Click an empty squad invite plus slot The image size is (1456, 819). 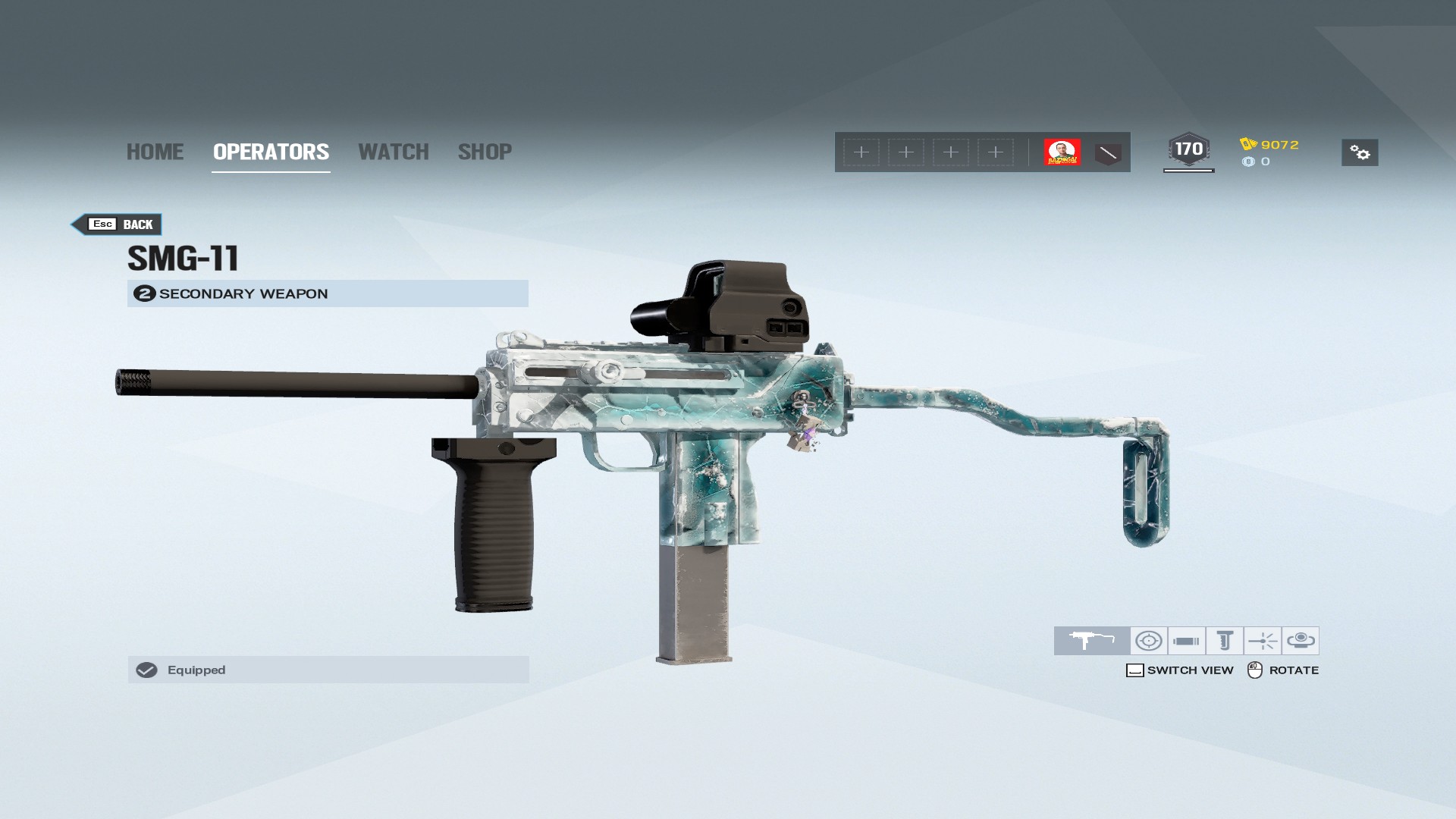(x=861, y=152)
